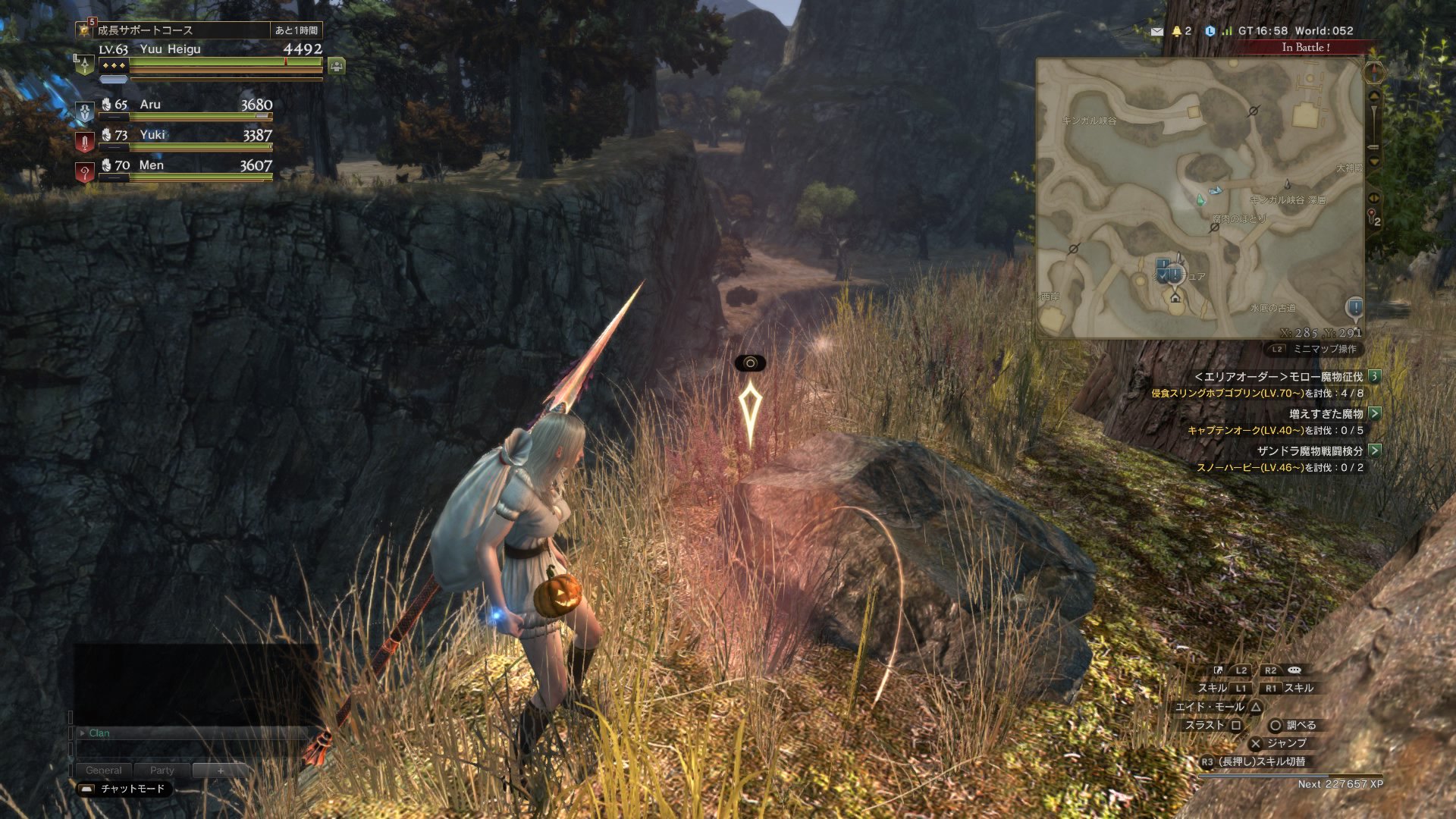Select the Clan chat channel row
The image size is (1456, 819).
[x=190, y=733]
